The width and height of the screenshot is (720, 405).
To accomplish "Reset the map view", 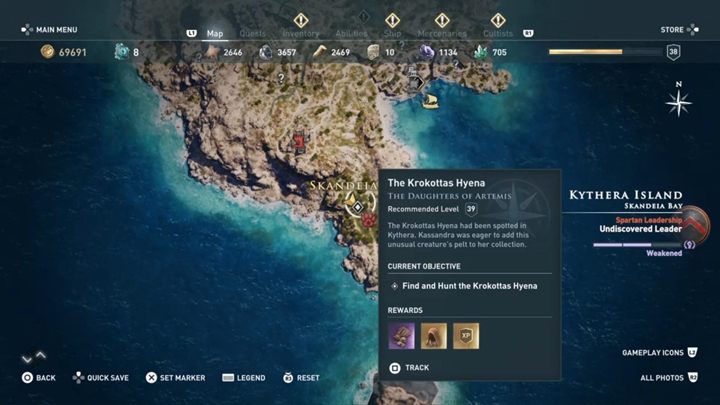I will [300, 378].
